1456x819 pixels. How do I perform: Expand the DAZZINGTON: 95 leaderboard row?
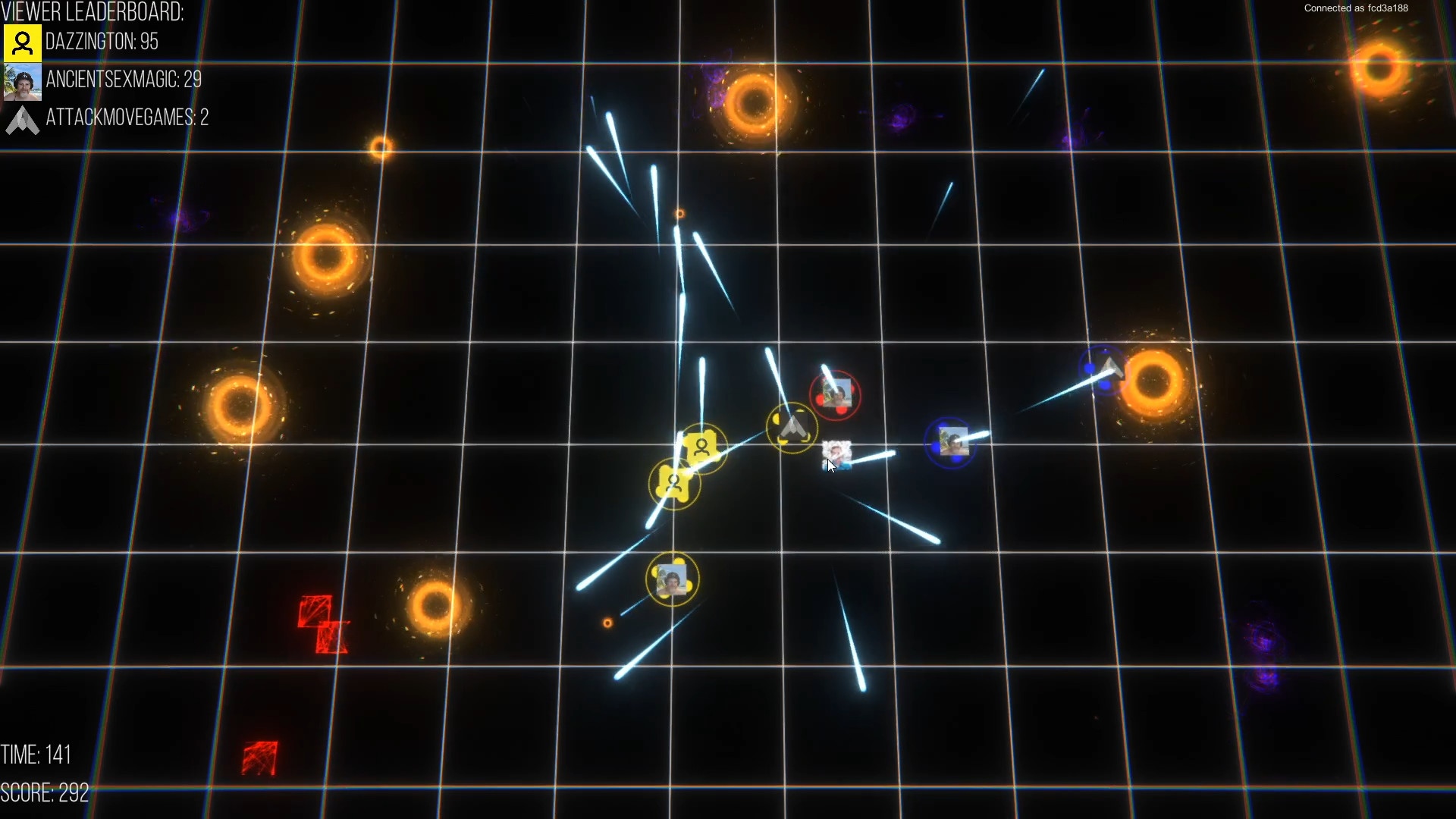(x=102, y=42)
